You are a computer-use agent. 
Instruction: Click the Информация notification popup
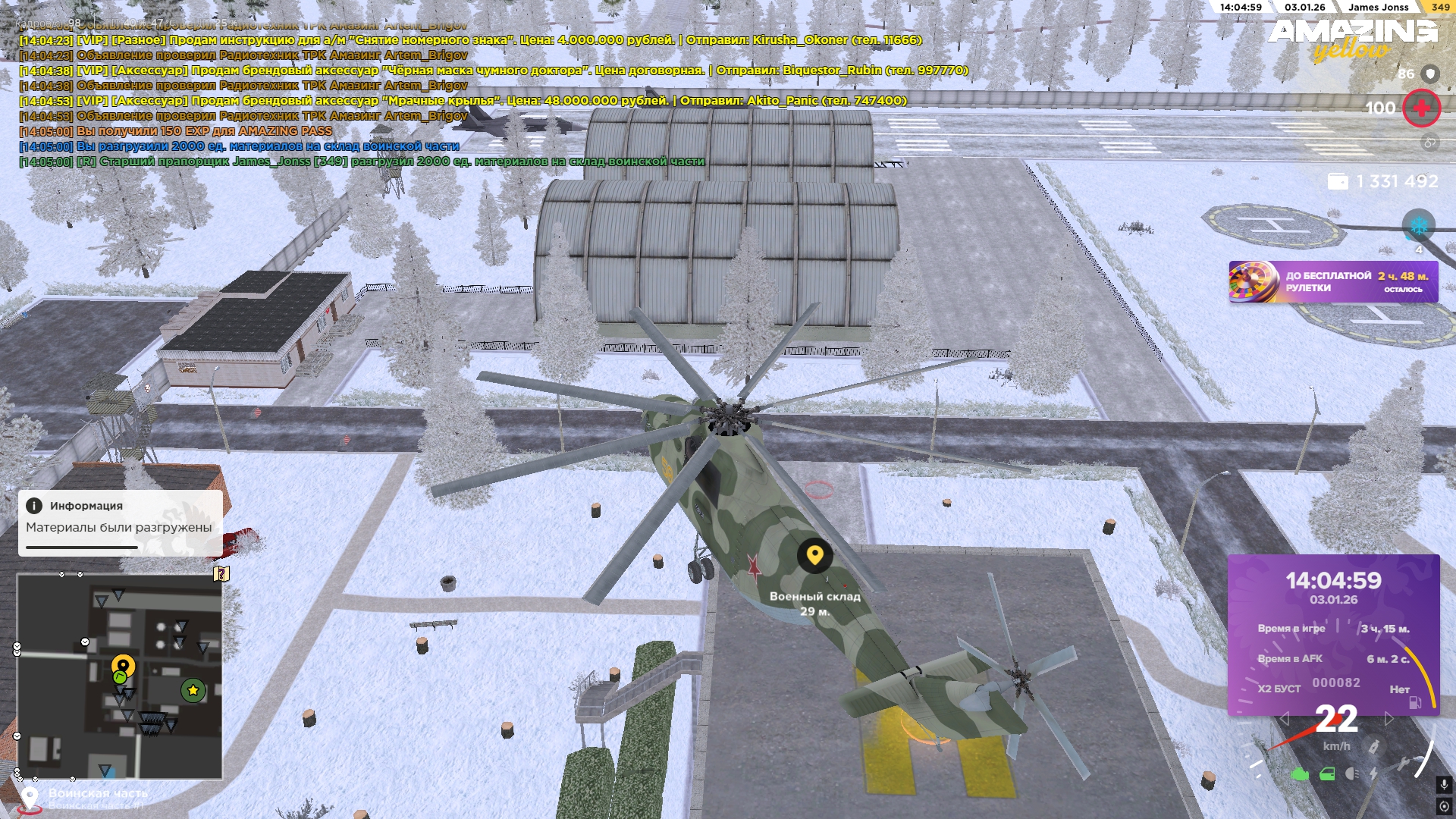point(120,522)
